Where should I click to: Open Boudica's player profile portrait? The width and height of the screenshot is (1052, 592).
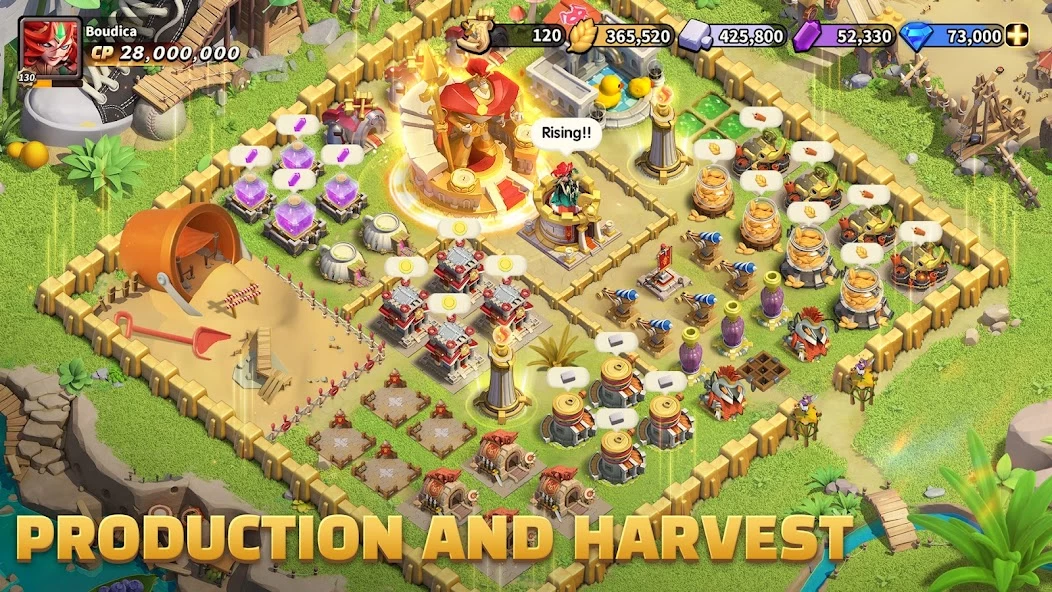(49, 48)
